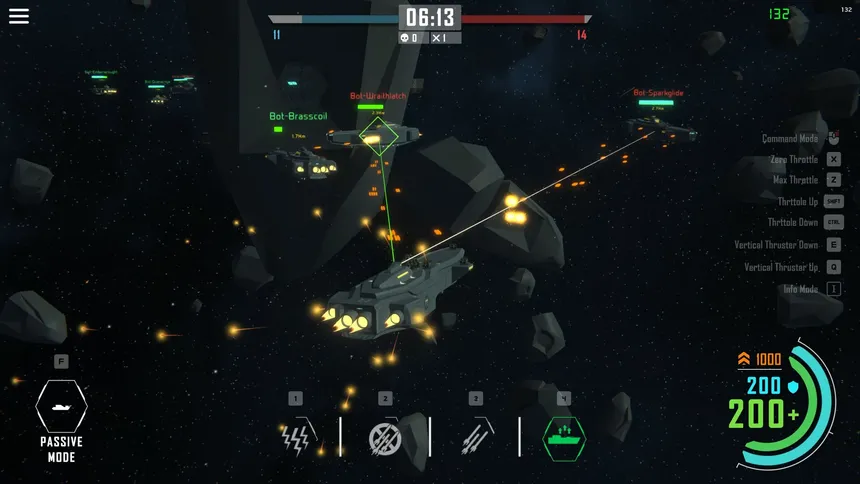Viewport: 860px width, 484px height.
Task: Activate the lightning bolts ability
Action: click(x=295, y=437)
